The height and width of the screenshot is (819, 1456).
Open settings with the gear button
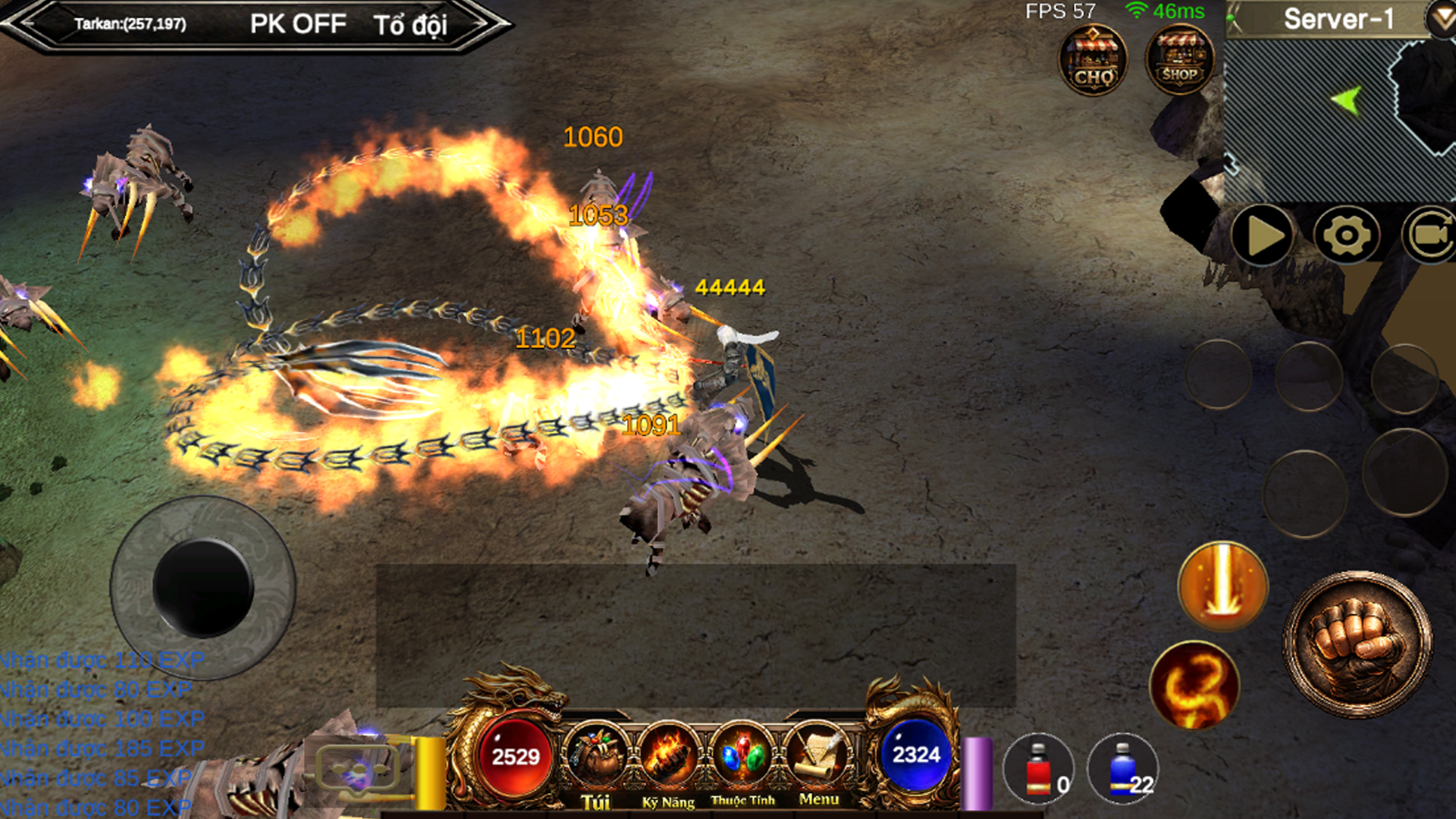click(1347, 235)
